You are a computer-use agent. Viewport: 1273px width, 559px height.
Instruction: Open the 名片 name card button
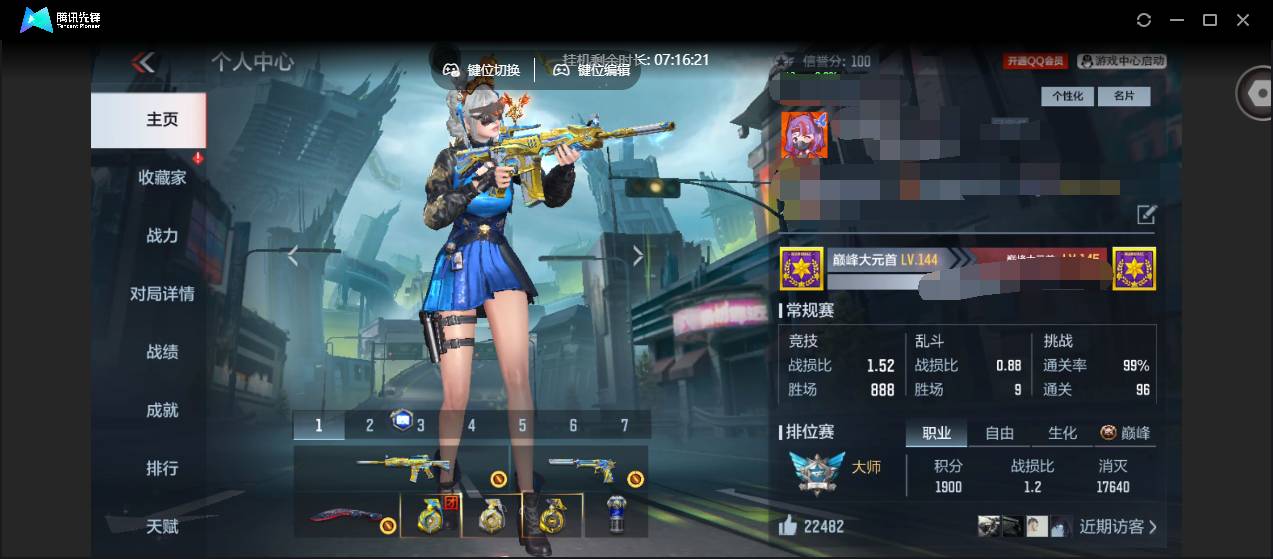pos(1123,96)
